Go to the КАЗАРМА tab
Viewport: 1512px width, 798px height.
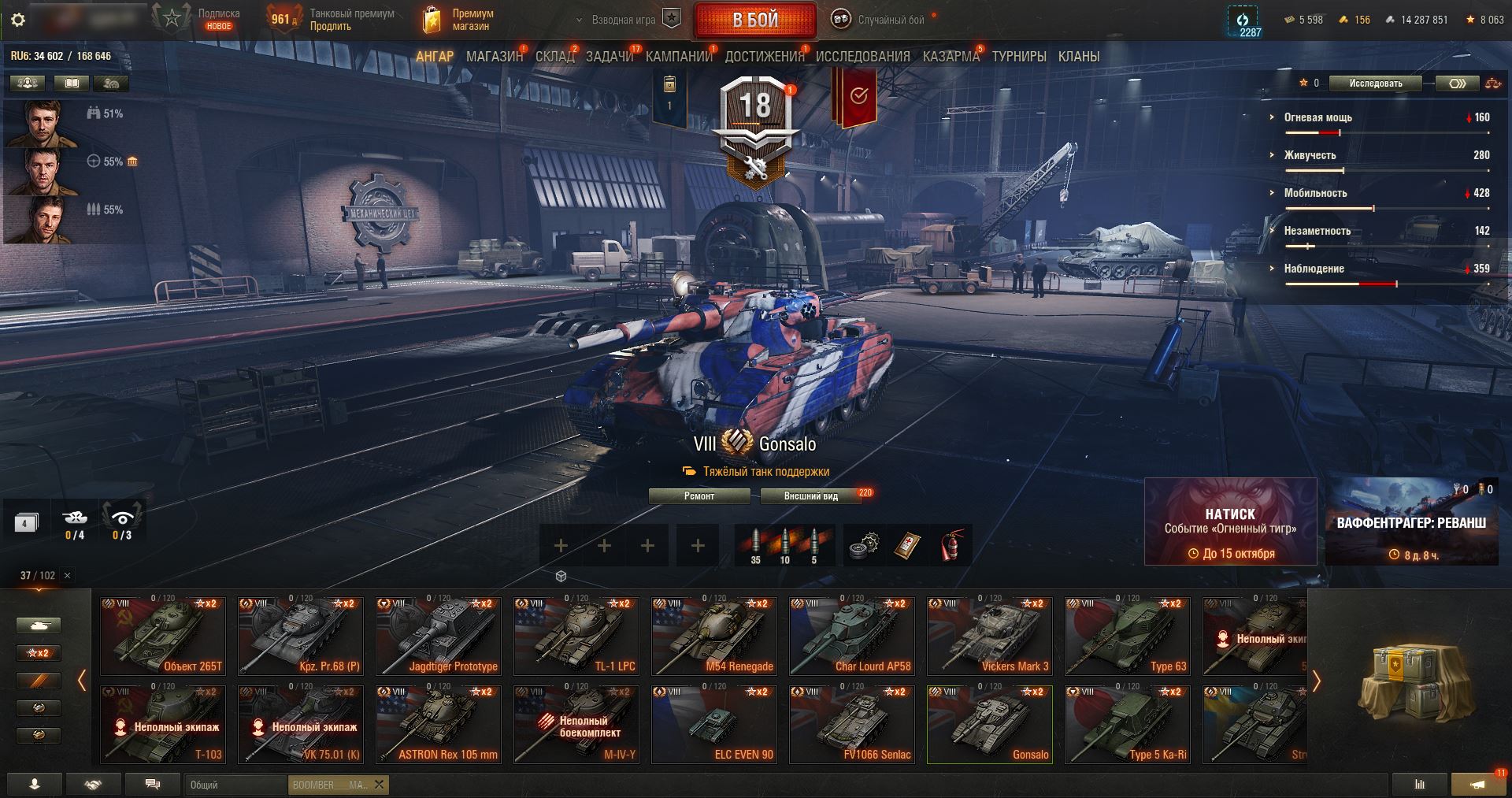pyautogui.click(x=951, y=57)
